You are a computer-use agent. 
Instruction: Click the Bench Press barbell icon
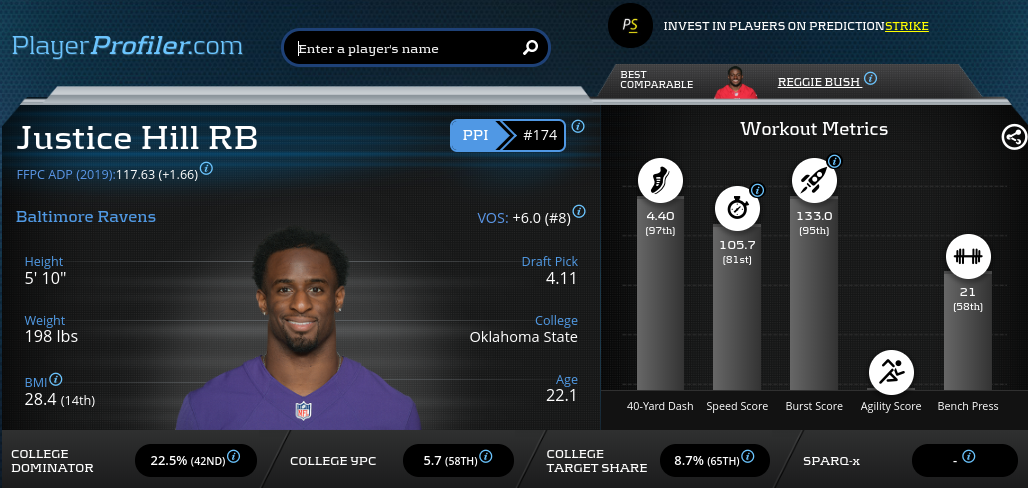[x=966, y=256]
